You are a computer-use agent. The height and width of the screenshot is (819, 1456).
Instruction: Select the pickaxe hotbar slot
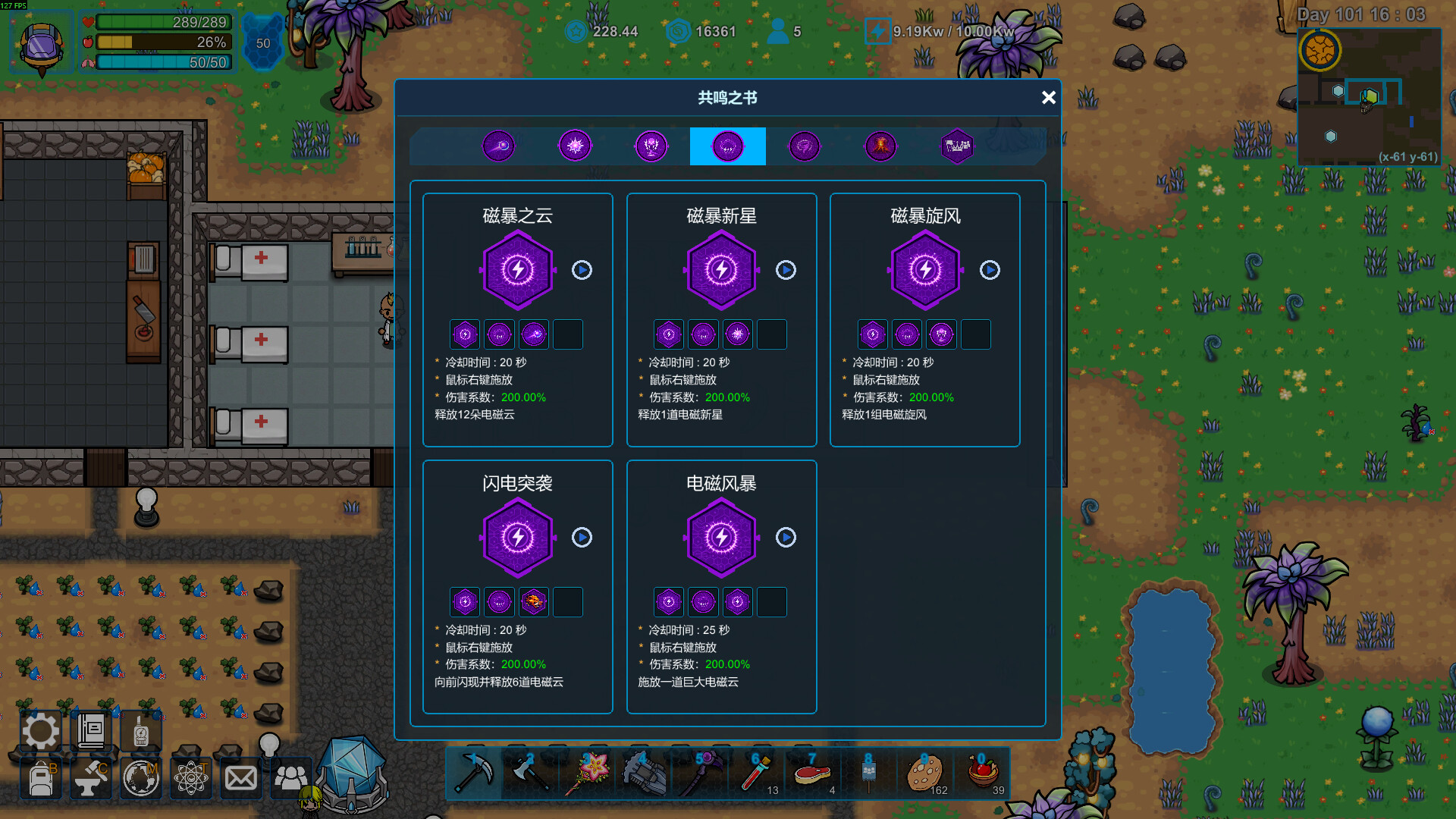[474, 773]
